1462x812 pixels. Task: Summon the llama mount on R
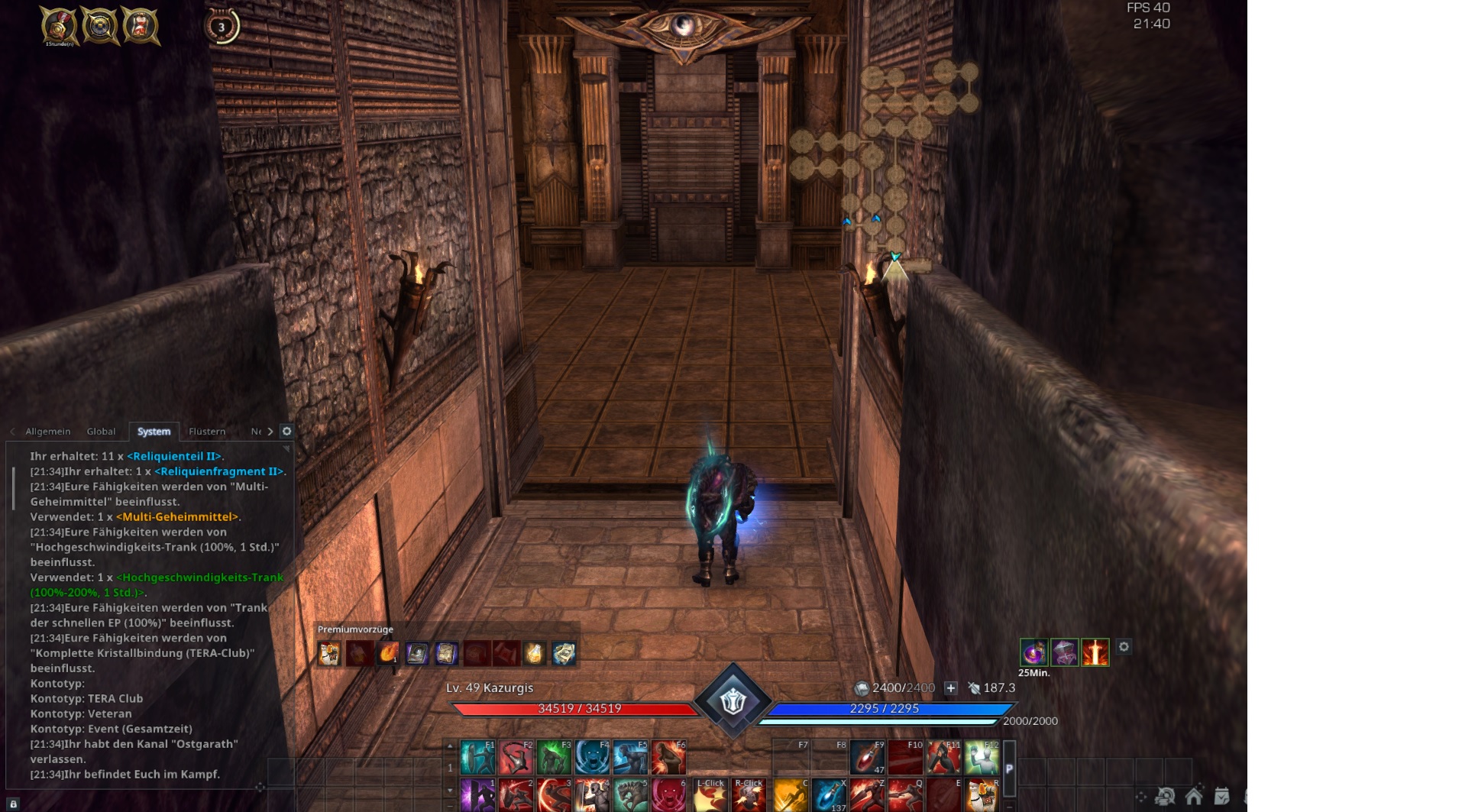[982, 795]
